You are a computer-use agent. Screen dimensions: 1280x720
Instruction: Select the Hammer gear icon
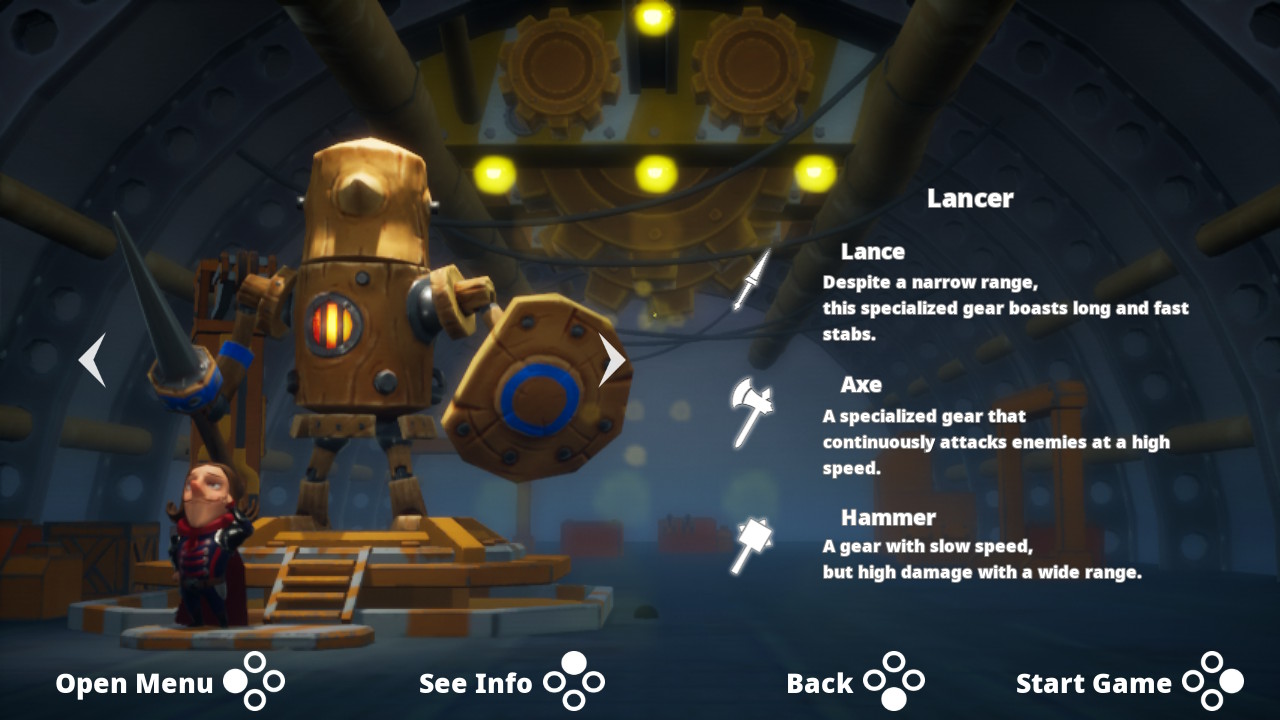coord(751,545)
